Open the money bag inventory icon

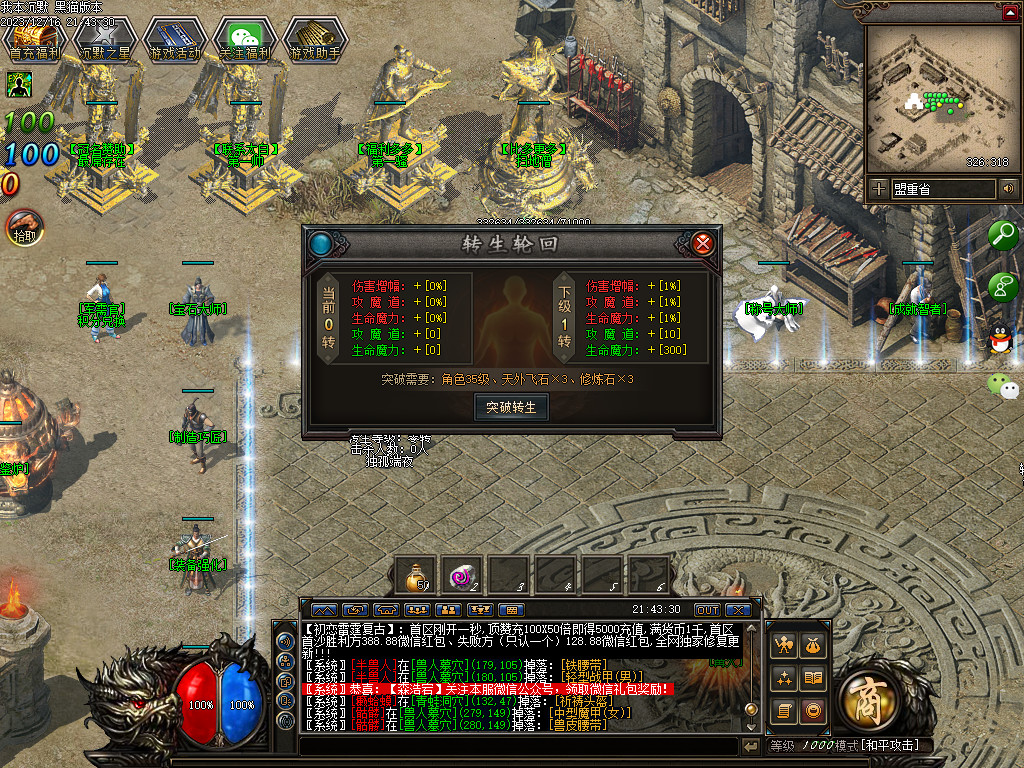point(814,645)
